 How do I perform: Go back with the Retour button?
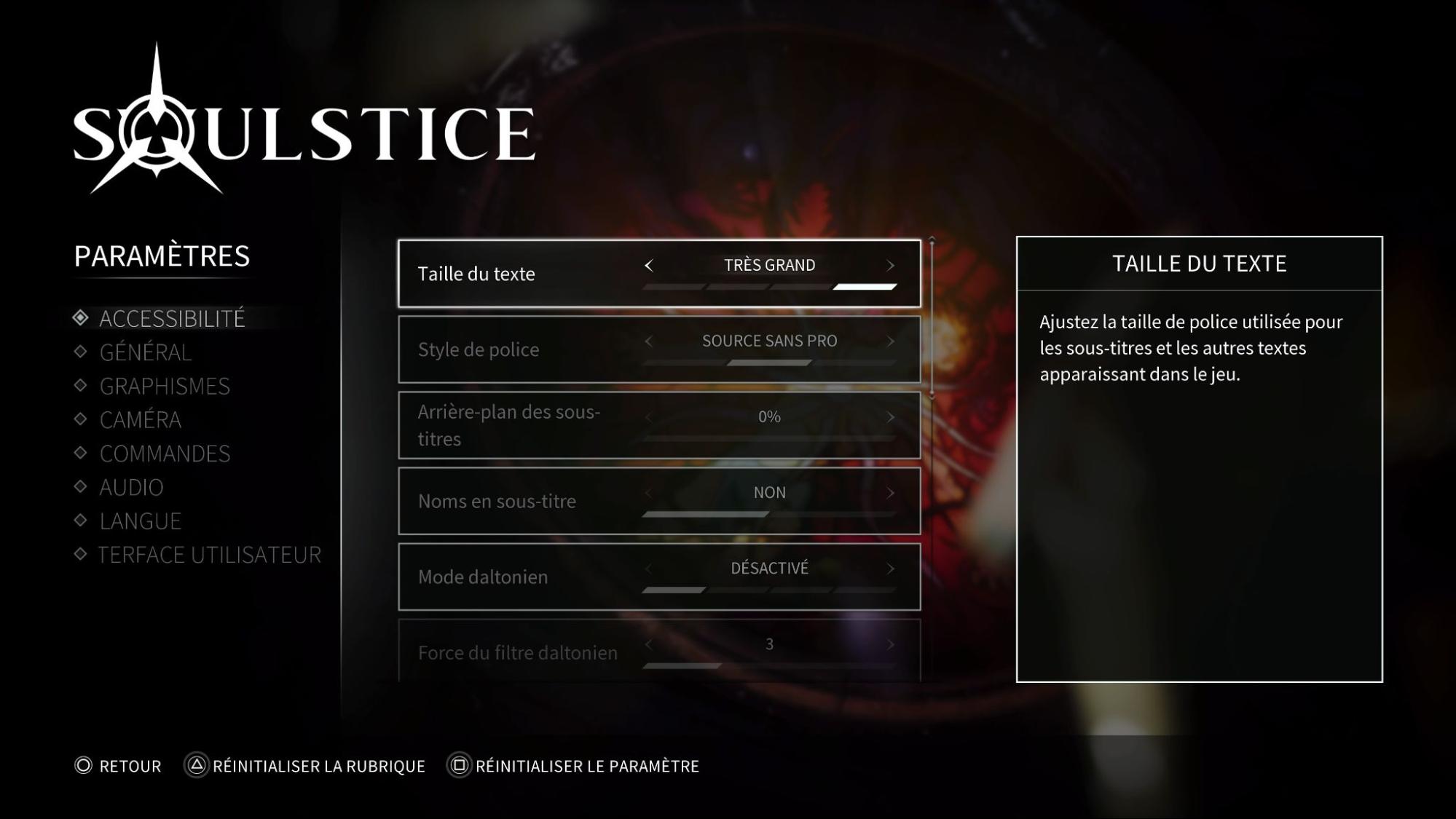[119, 766]
